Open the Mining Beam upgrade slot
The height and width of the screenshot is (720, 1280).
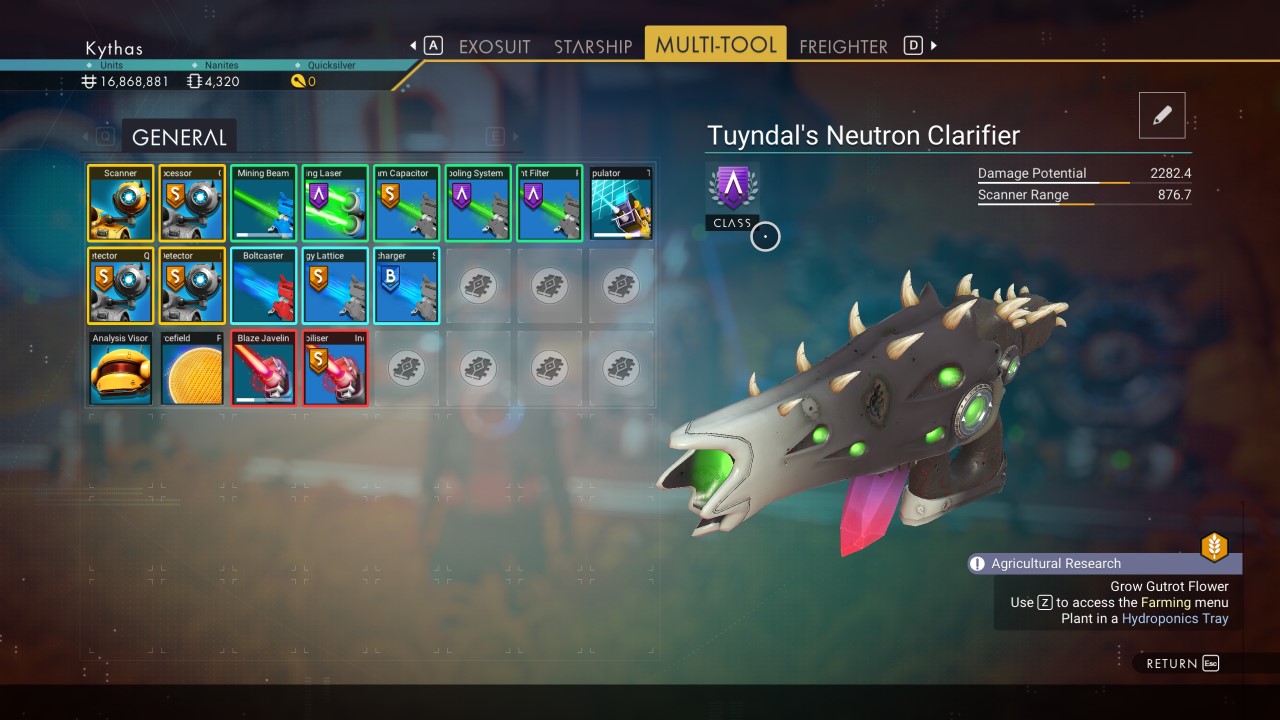[263, 203]
